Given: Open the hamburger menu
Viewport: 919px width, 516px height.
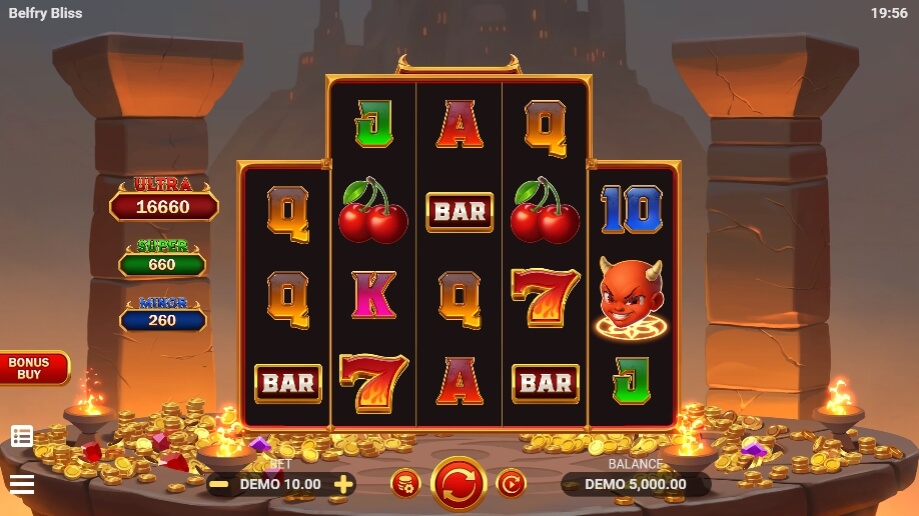Looking at the screenshot, I should 22,484.
